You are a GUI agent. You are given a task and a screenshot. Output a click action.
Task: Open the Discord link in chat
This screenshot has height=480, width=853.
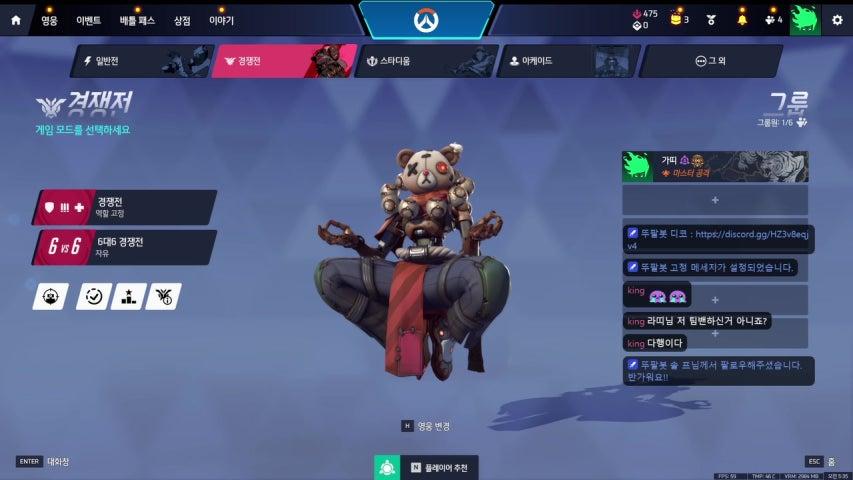click(x=749, y=234)
